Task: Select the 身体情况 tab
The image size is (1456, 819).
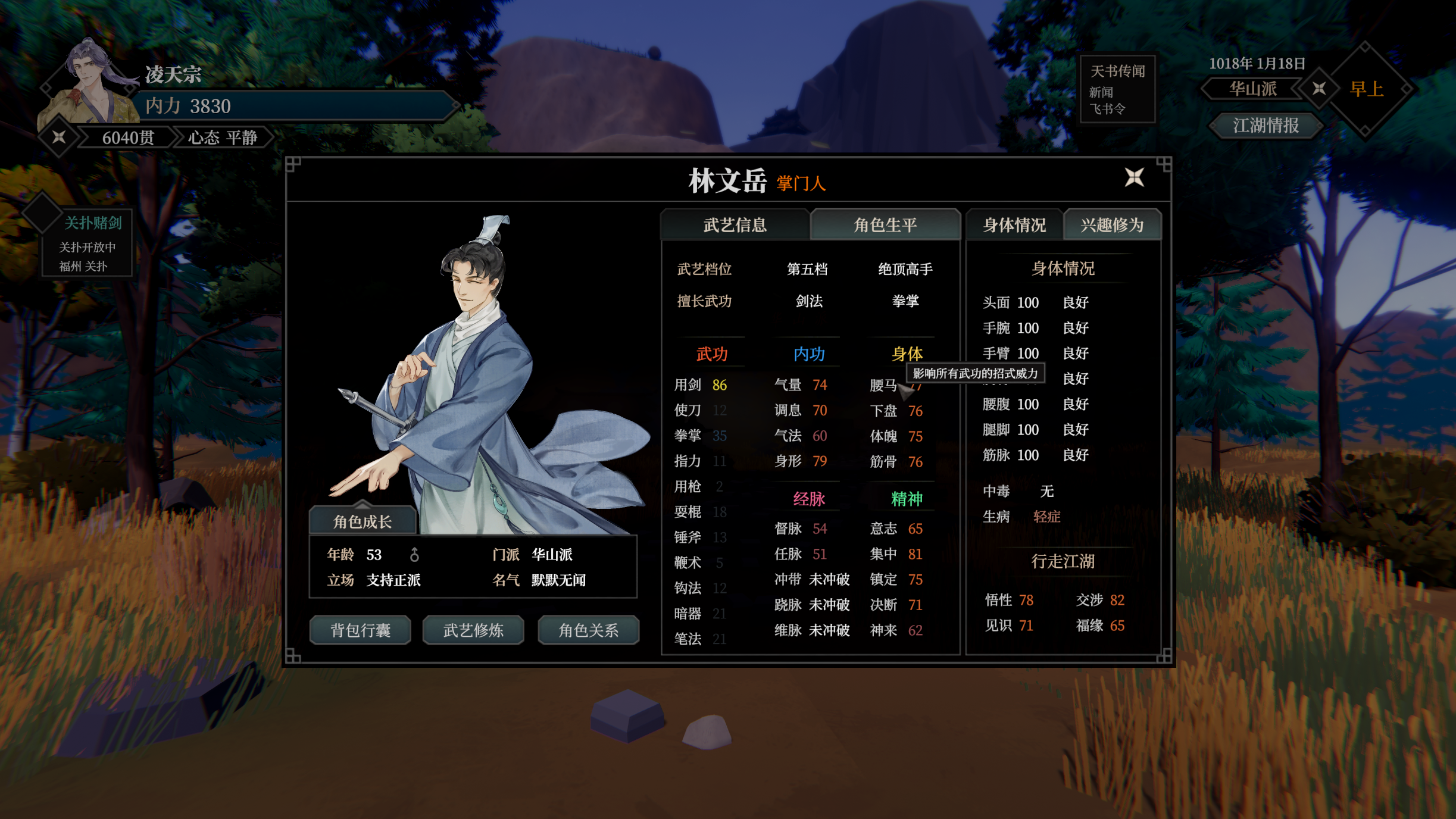Action: 1014,225
